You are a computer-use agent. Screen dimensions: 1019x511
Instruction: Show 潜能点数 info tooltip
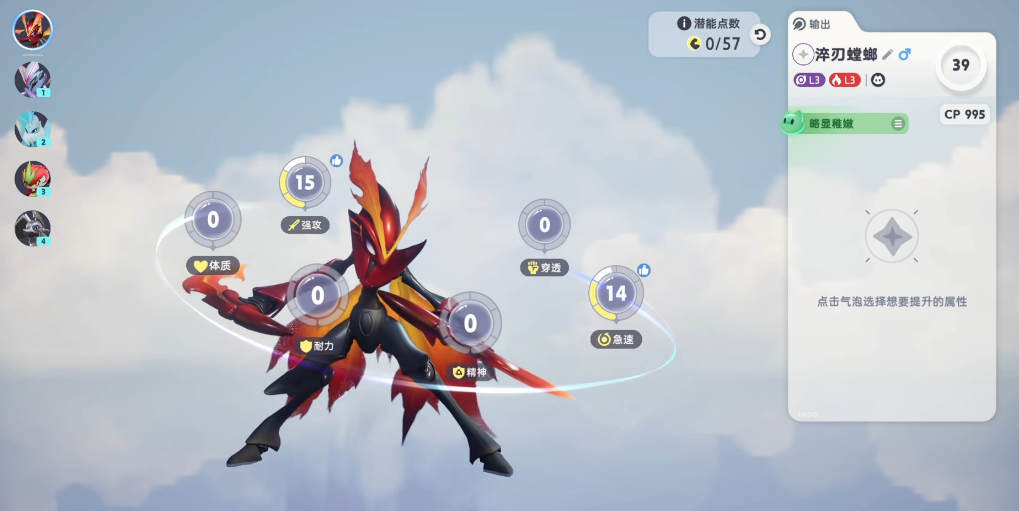pyautogui.click(x=684, y=23)
